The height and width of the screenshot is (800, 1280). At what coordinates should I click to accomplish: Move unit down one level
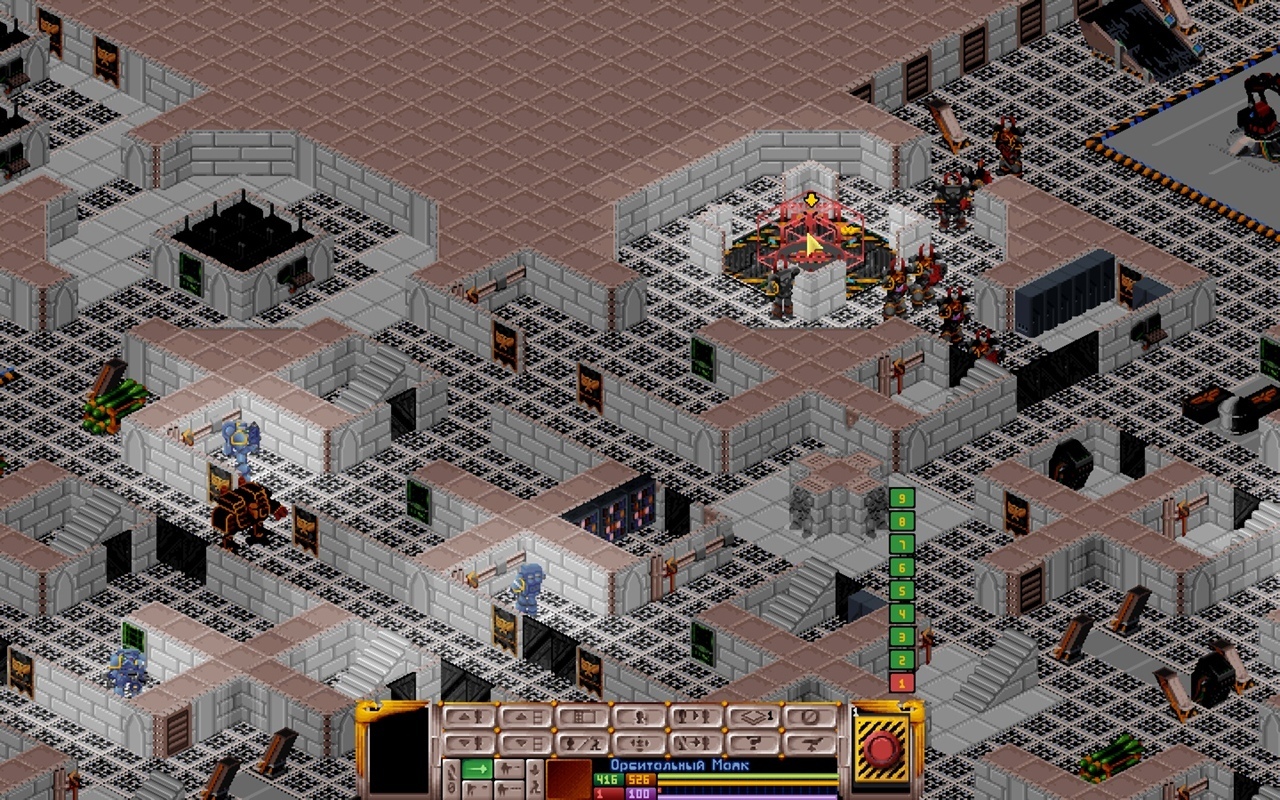(x=468, y=743)
